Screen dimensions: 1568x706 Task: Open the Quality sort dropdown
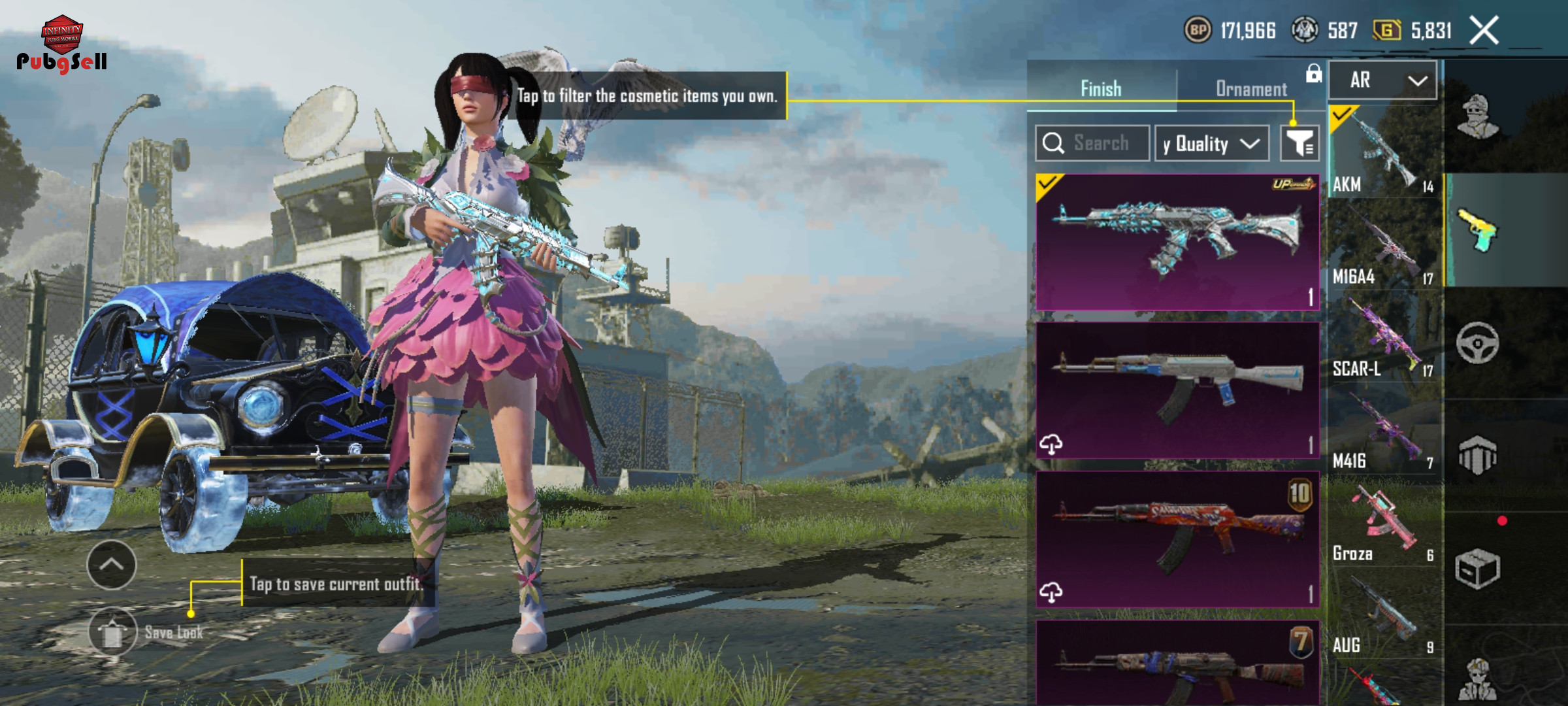(x=1211, y=143)
